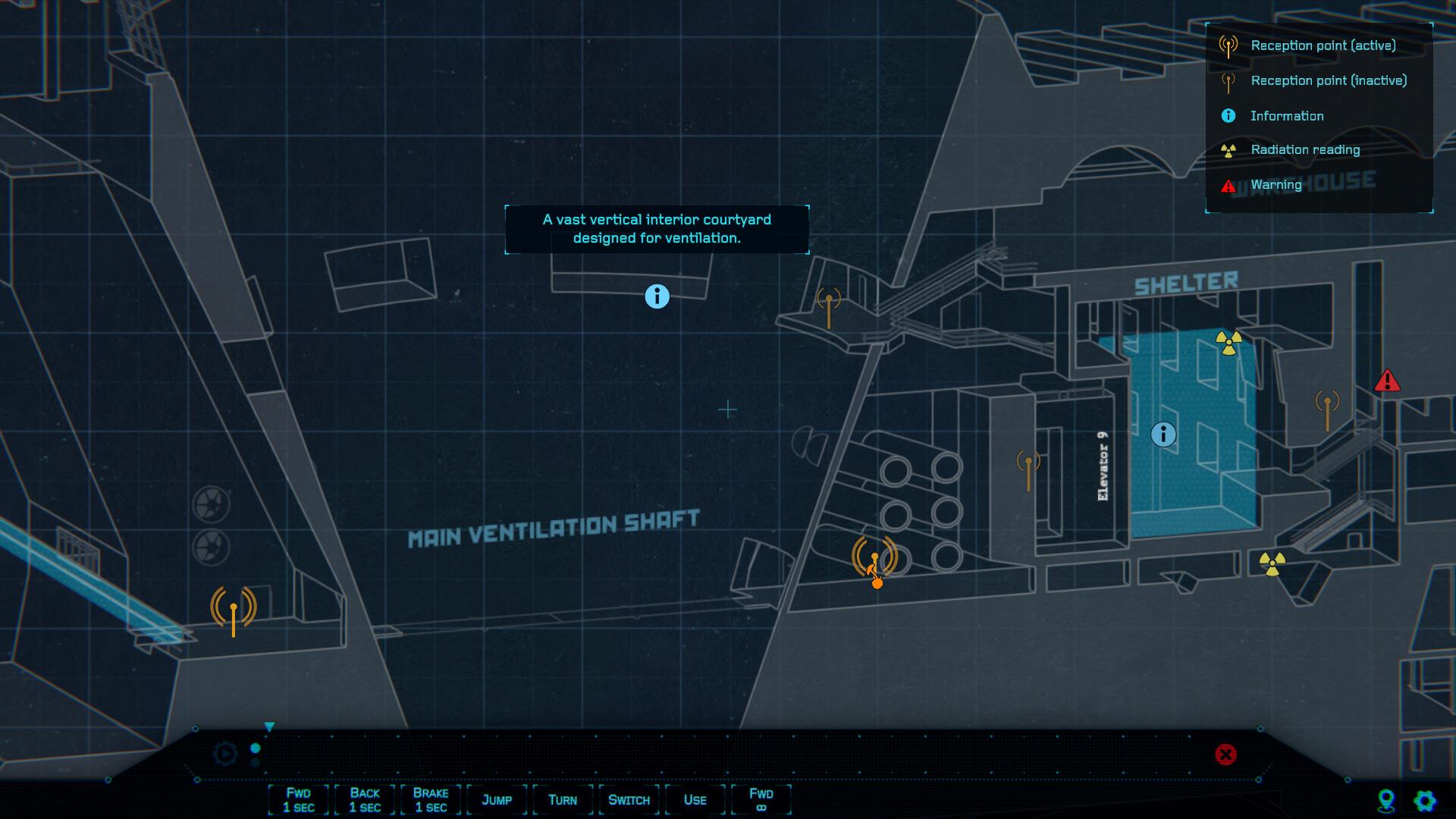Viewport: 1456px width, 819px height.
Task: Click the radiation reading icon in the Shelter
Action: pyautogui.click(x=1229, y=343)
